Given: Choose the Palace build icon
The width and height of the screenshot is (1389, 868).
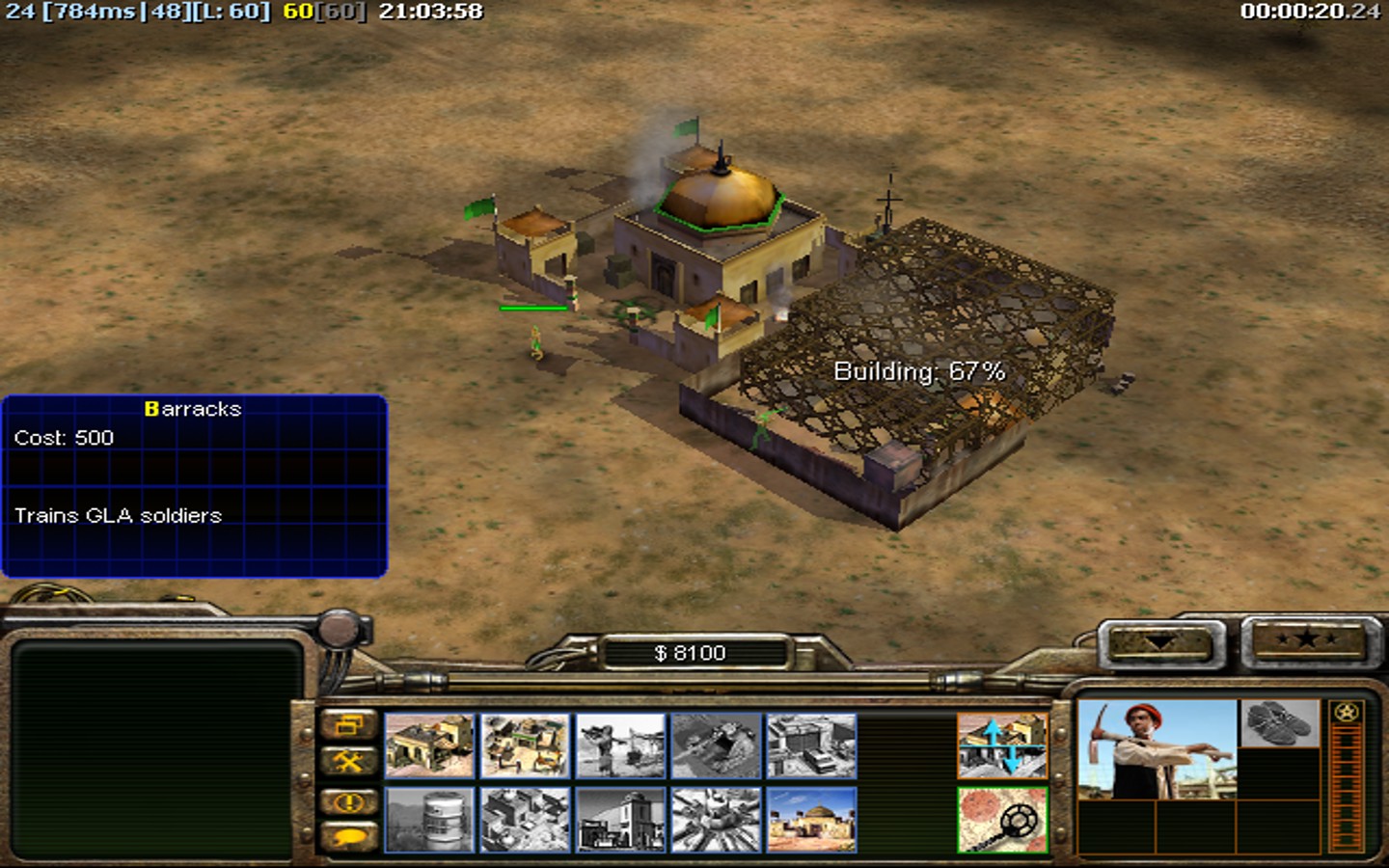Looking at the screenshot, I should coord(620,821).
